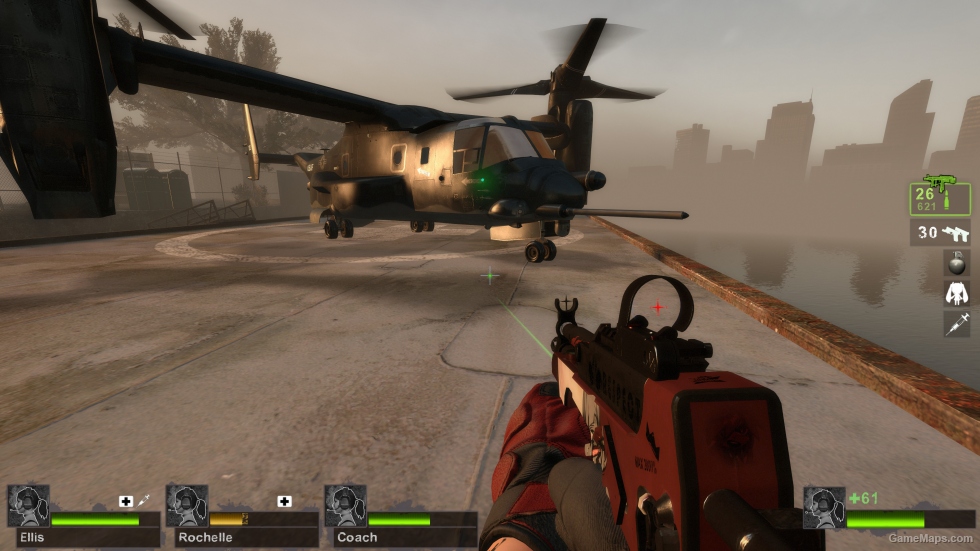
Task: Click Ellis's teammate portrait
Action: (x=28, y=506)
